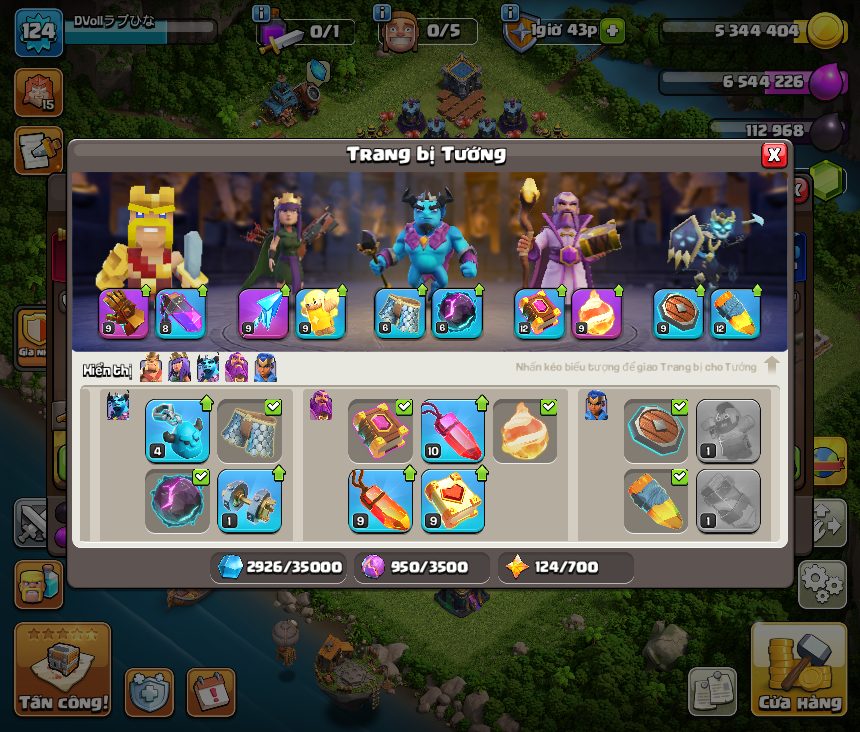The height and width of the screenshot is (732, 860).
Task: Select the blue dumbbell equipment item
Action: pyautogui.click(x=249, y=500)
